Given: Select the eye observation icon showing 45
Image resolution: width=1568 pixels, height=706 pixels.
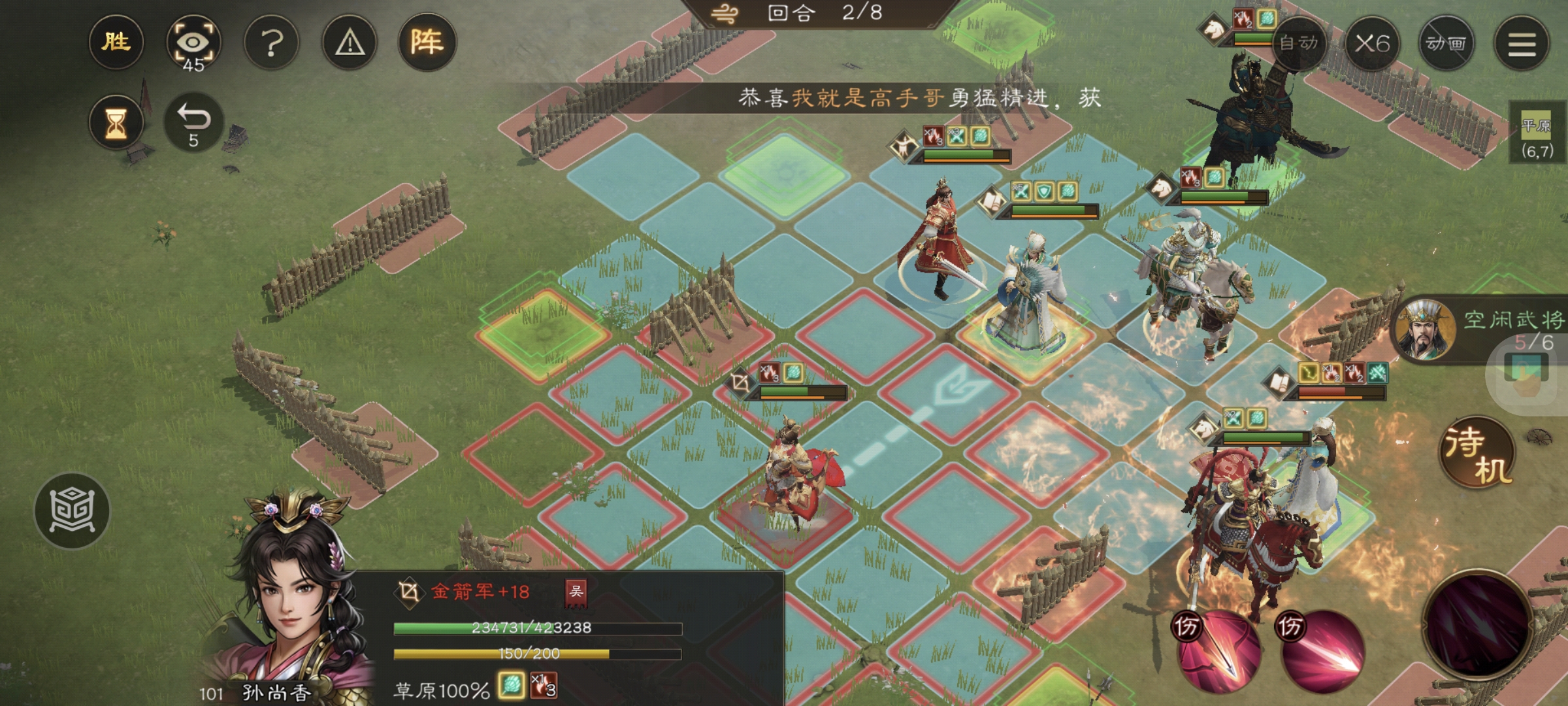Looking at the screenshot, I should click(195, 42).
